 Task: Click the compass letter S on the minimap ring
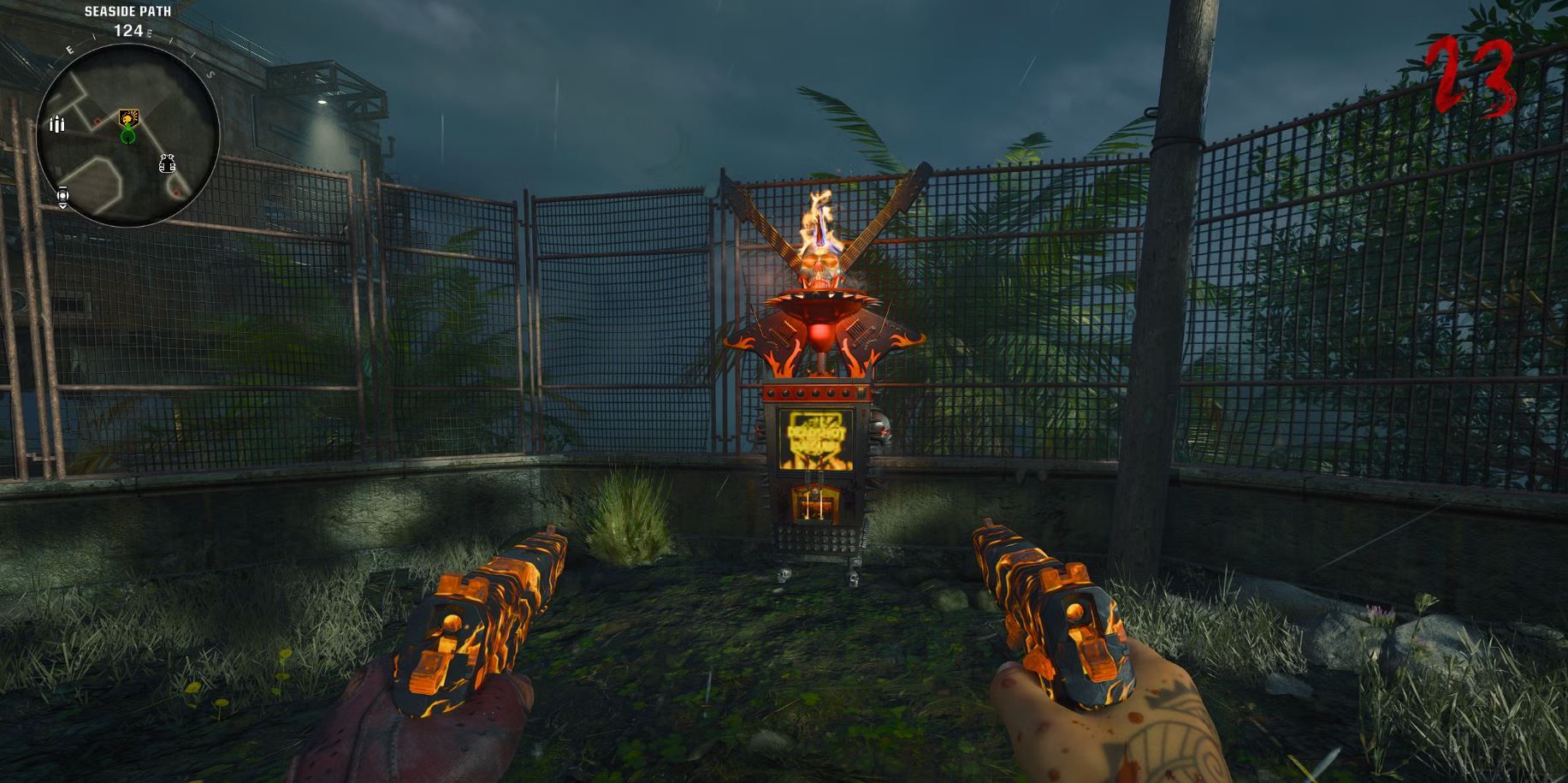[x=209, y=75]
